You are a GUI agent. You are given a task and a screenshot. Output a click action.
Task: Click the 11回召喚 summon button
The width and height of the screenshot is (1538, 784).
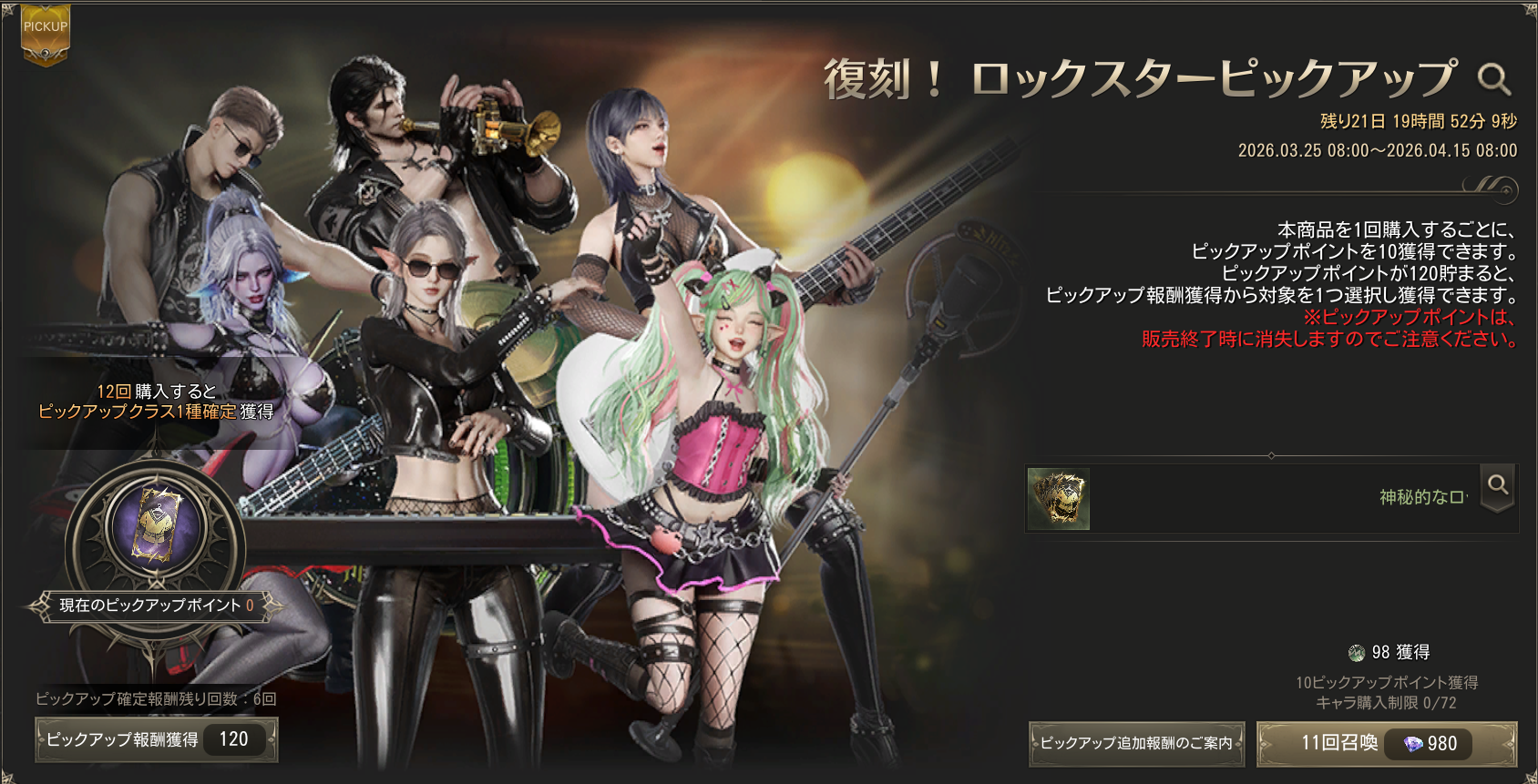[x=1386, y=744]
